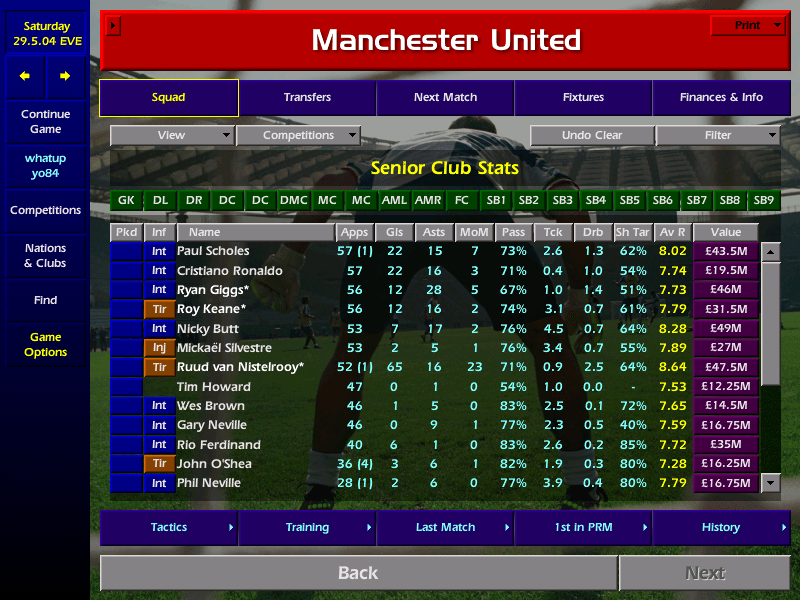This screenshot has width=800, height=600.
Task: Click the Undo Clear button
Action: point(591,136)
